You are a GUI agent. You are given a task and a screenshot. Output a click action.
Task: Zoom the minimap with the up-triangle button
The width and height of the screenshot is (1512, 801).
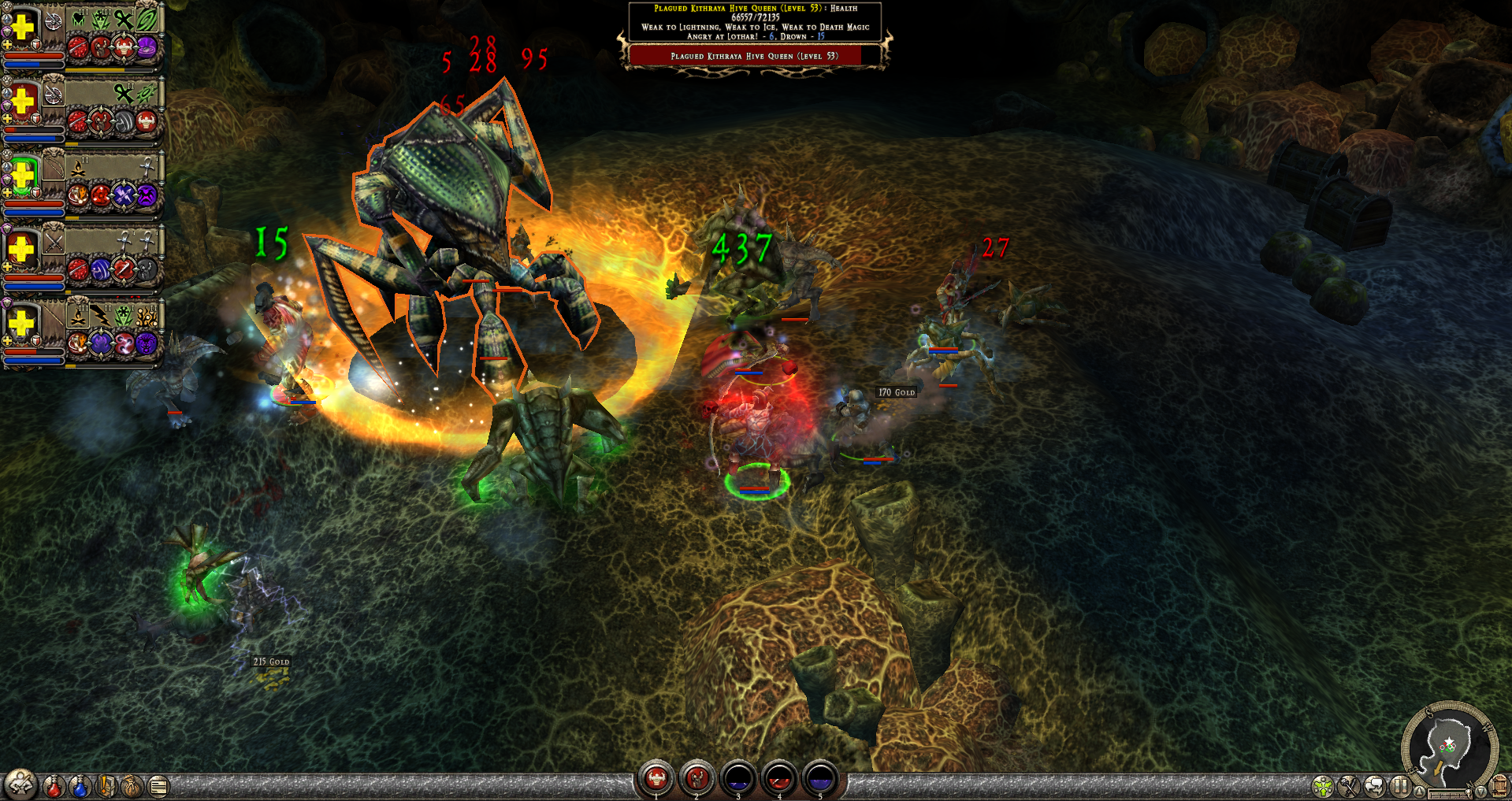[x=1419, y=791]
